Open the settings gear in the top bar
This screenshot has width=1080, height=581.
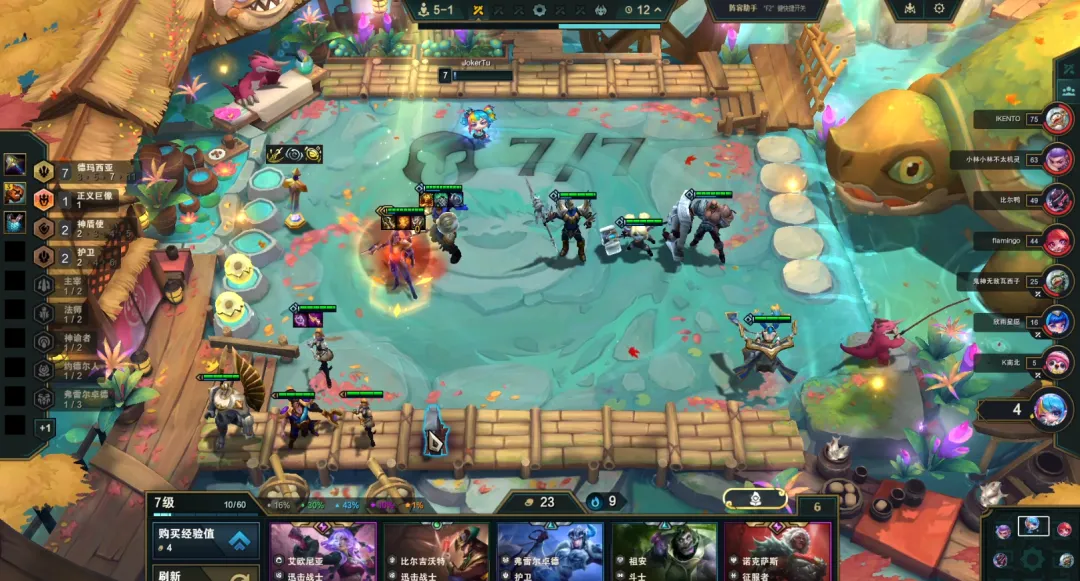point(939,9)
